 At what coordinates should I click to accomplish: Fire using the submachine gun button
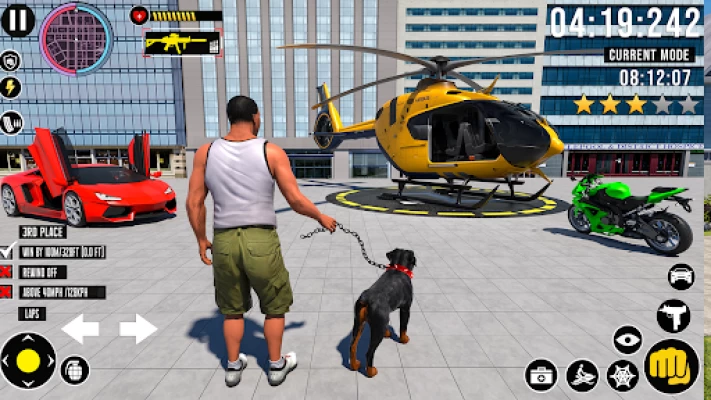click(673, 316)
